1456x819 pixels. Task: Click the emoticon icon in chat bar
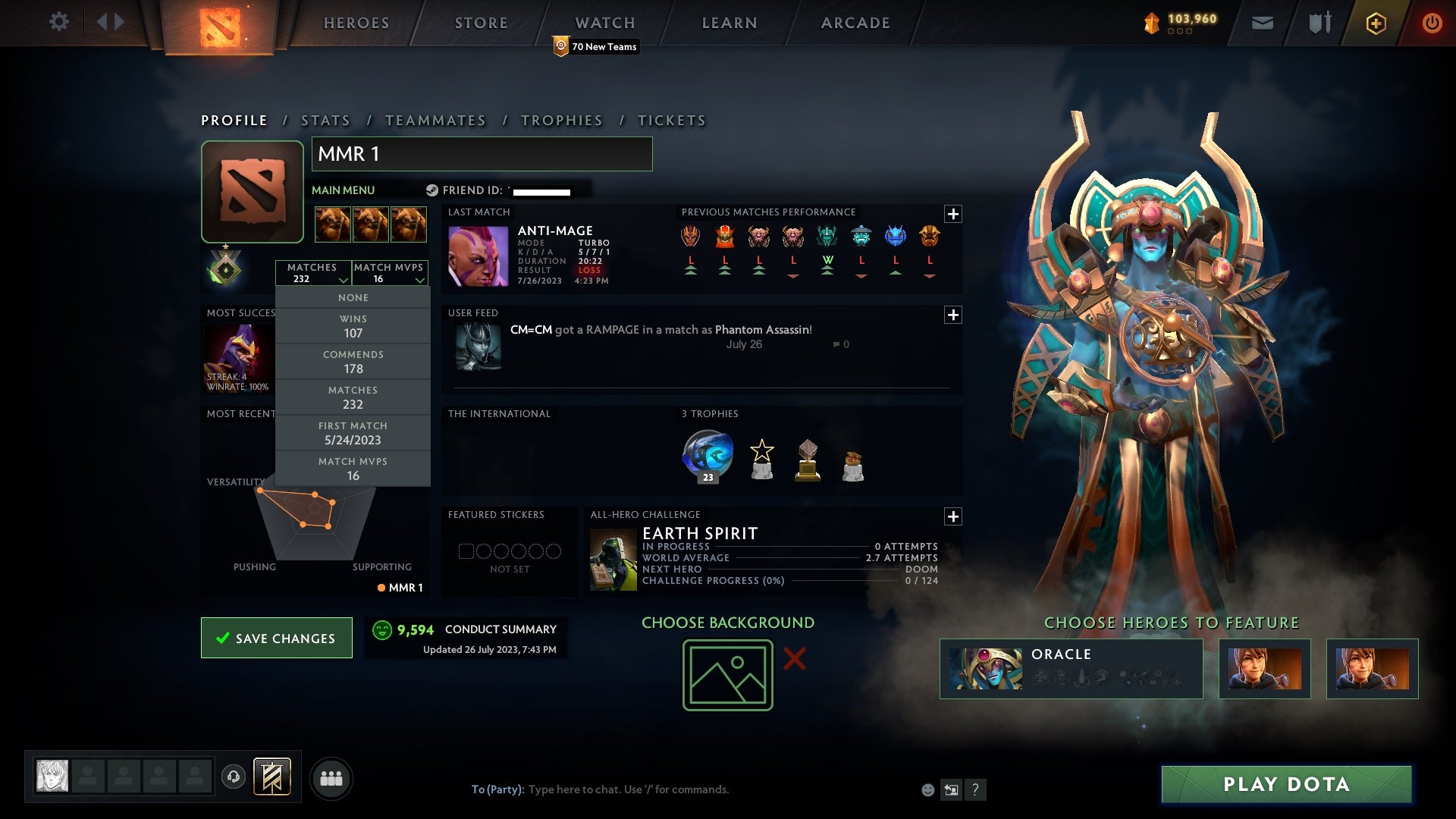[927, 789]
